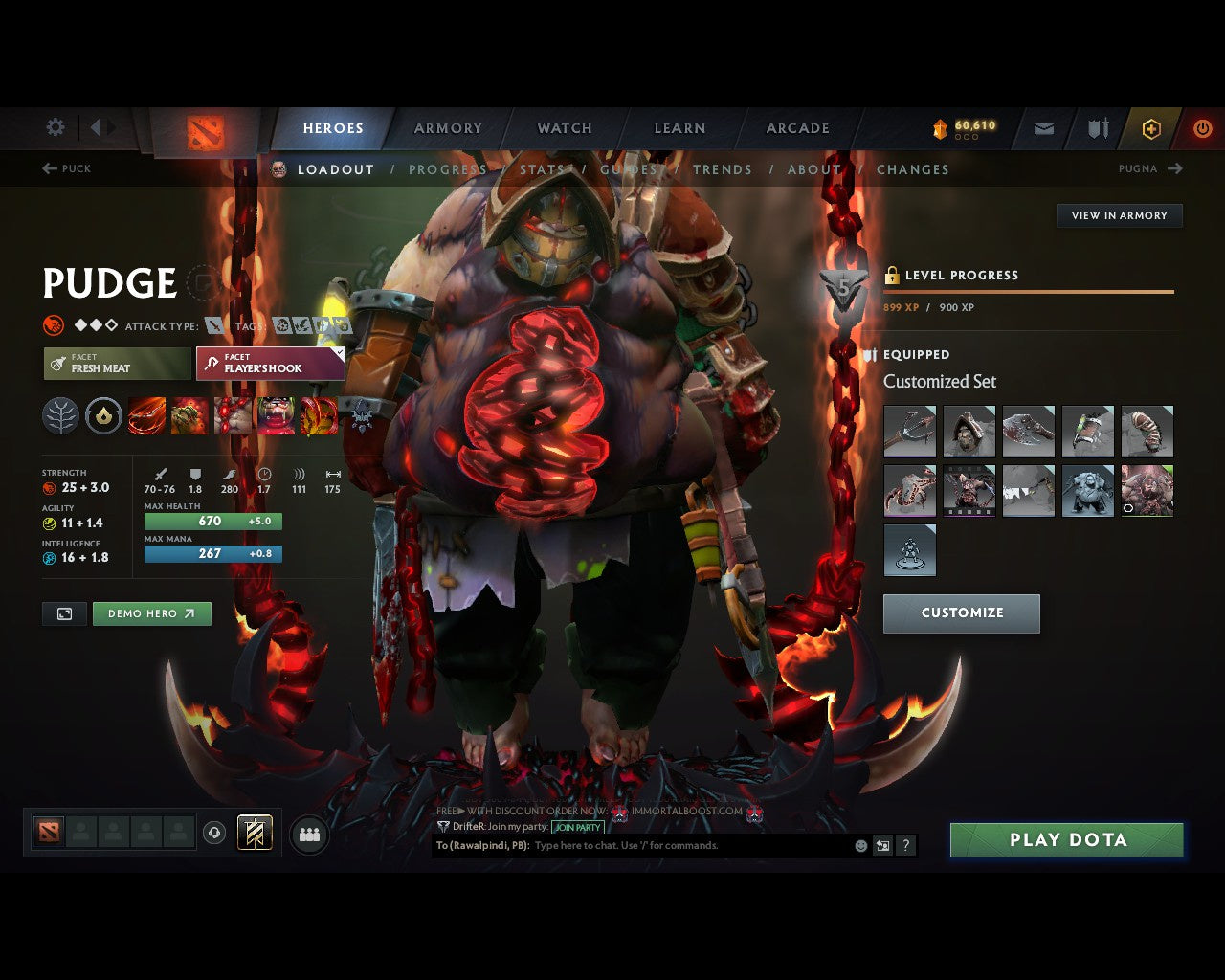Select the Meat Hook ability icon
The height and width of the screenshot is (980, 1225).
[x=147, y=415]
